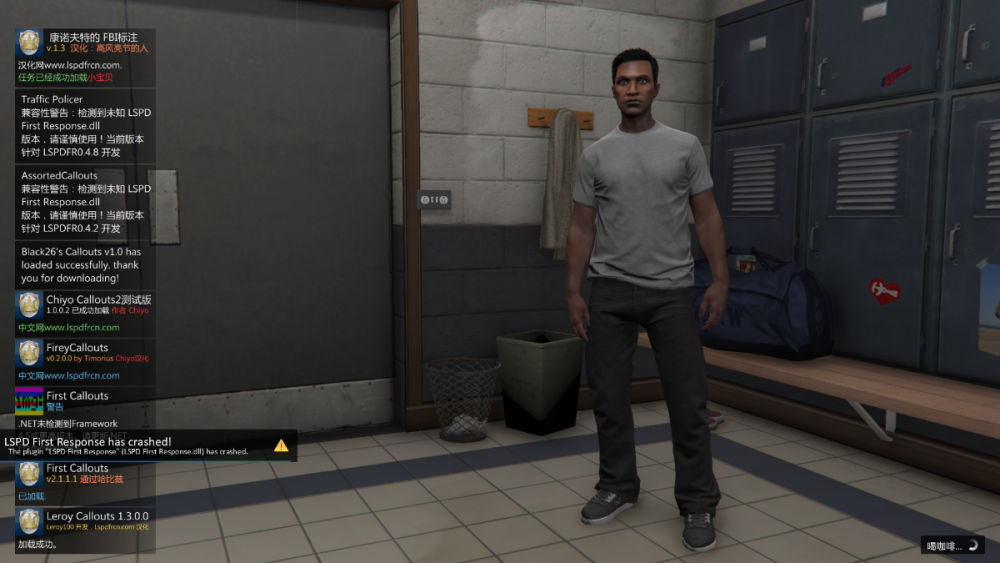Click the Black26's Callouts loaded notification

[85, 265]
